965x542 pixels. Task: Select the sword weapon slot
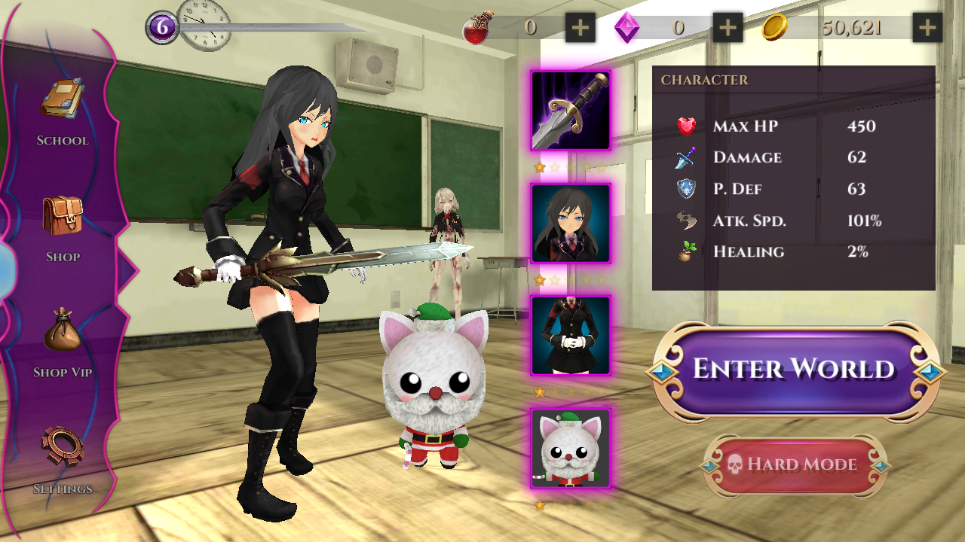(571, 110)
